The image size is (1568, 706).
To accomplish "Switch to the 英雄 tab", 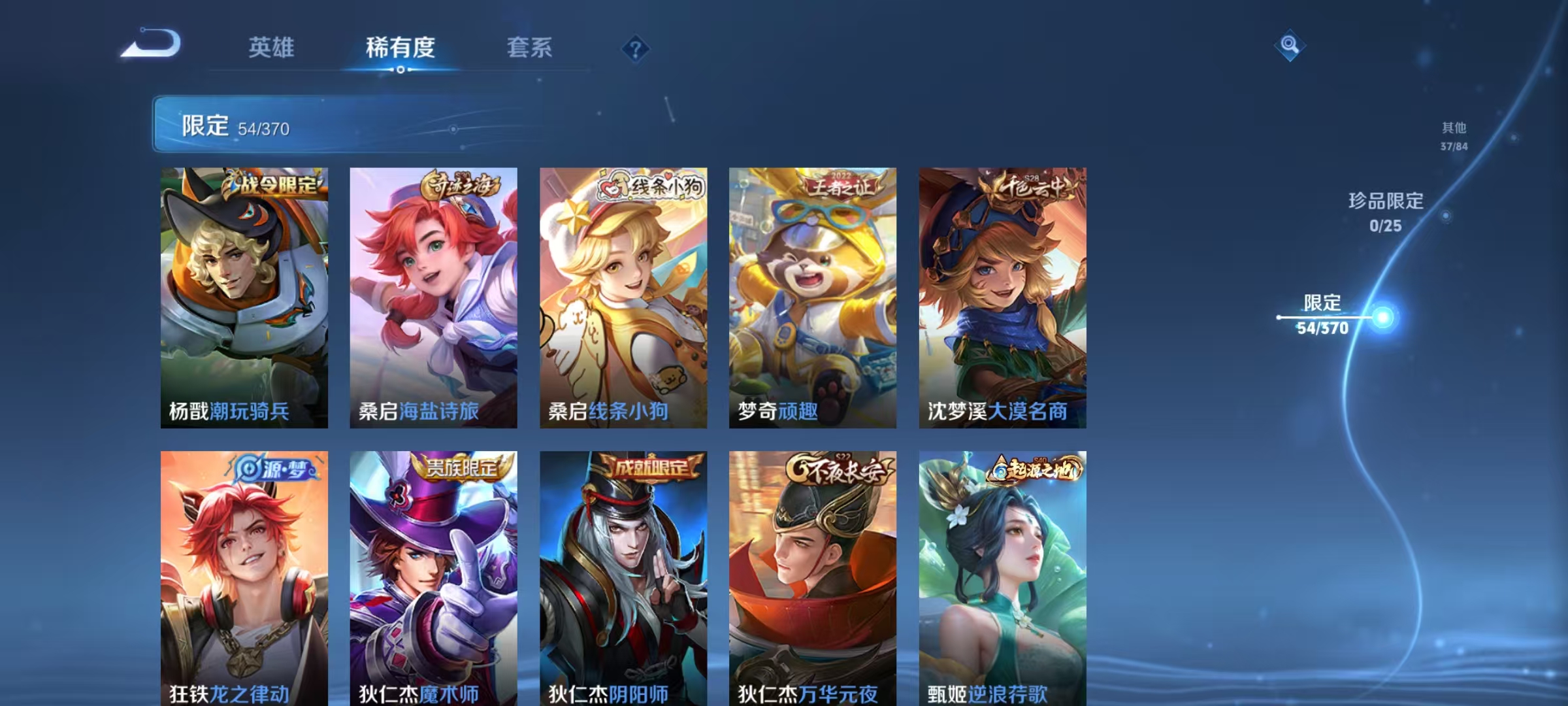I will pyautogui.click(x=271, y=48).
